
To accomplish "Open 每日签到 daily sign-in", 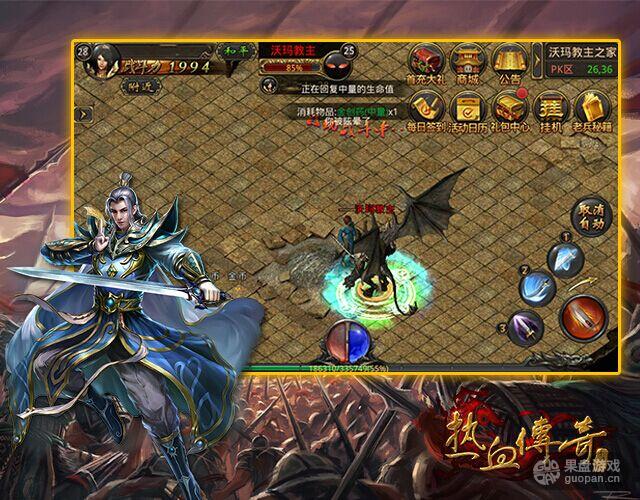I will pos(426,108).
